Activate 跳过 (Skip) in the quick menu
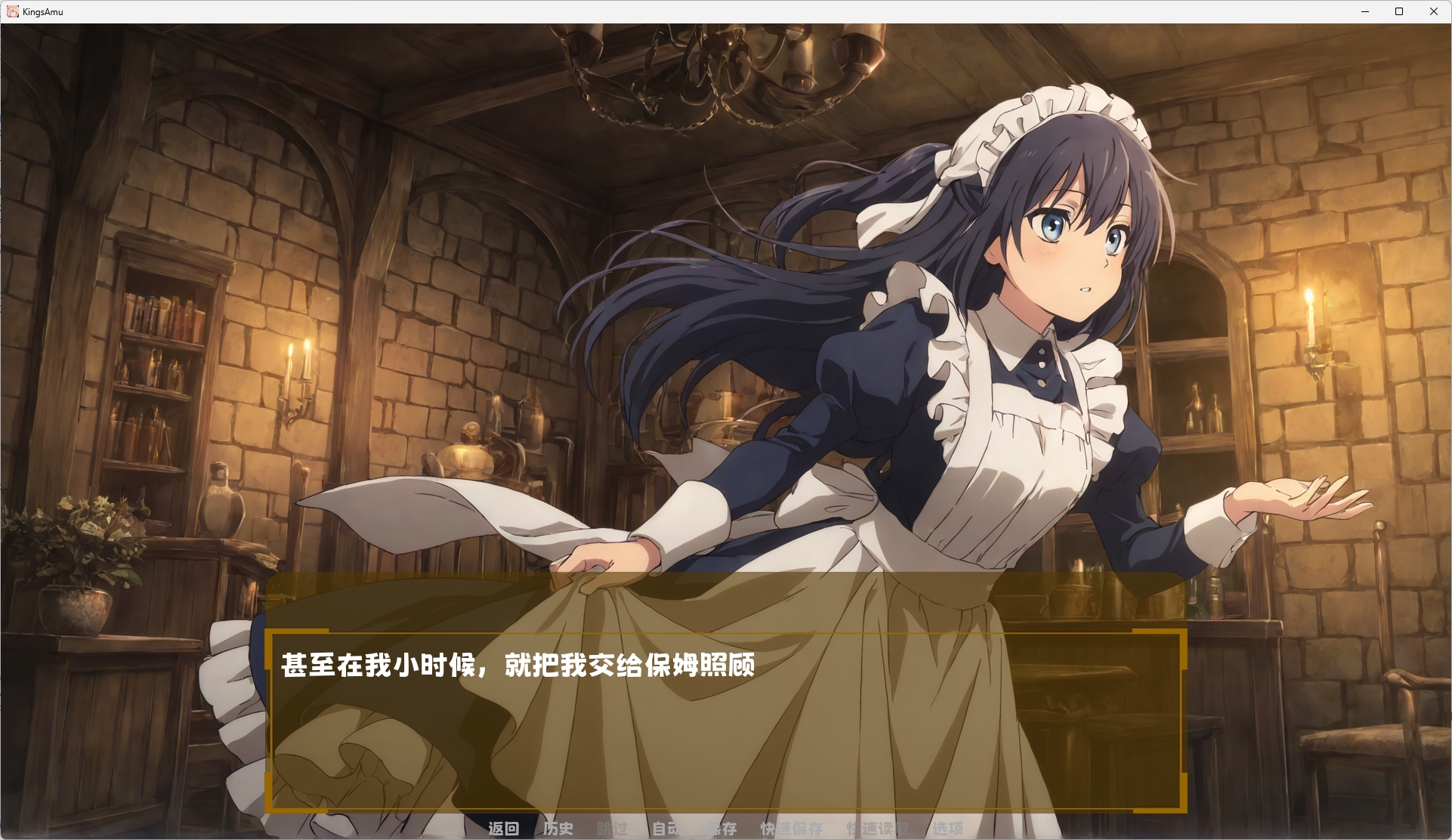Viewport: 1452px width, 840px height. pyautogui.click(x=612, y=828)
